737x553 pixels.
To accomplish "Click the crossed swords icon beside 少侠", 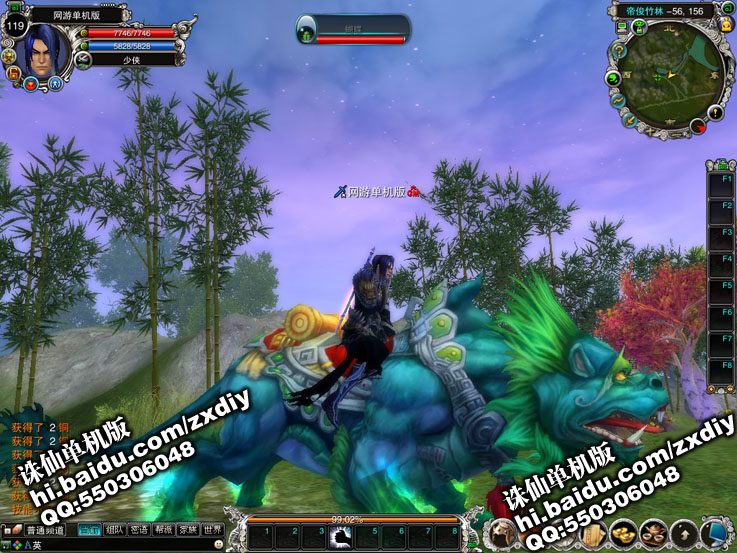I will (x=84, y=59).
